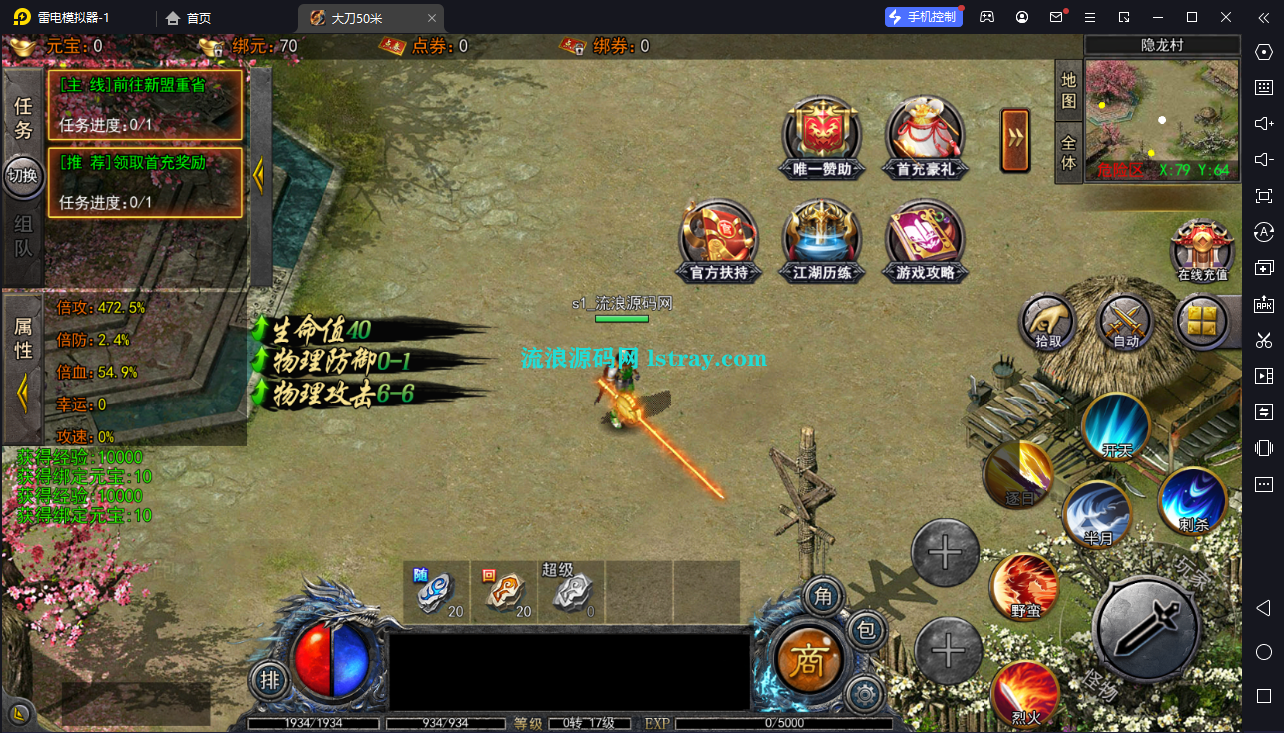The height and width of the screenshot is (733, 1284).
Task: Open the 游戏攻略 game guide book
Action: [925, 240]
